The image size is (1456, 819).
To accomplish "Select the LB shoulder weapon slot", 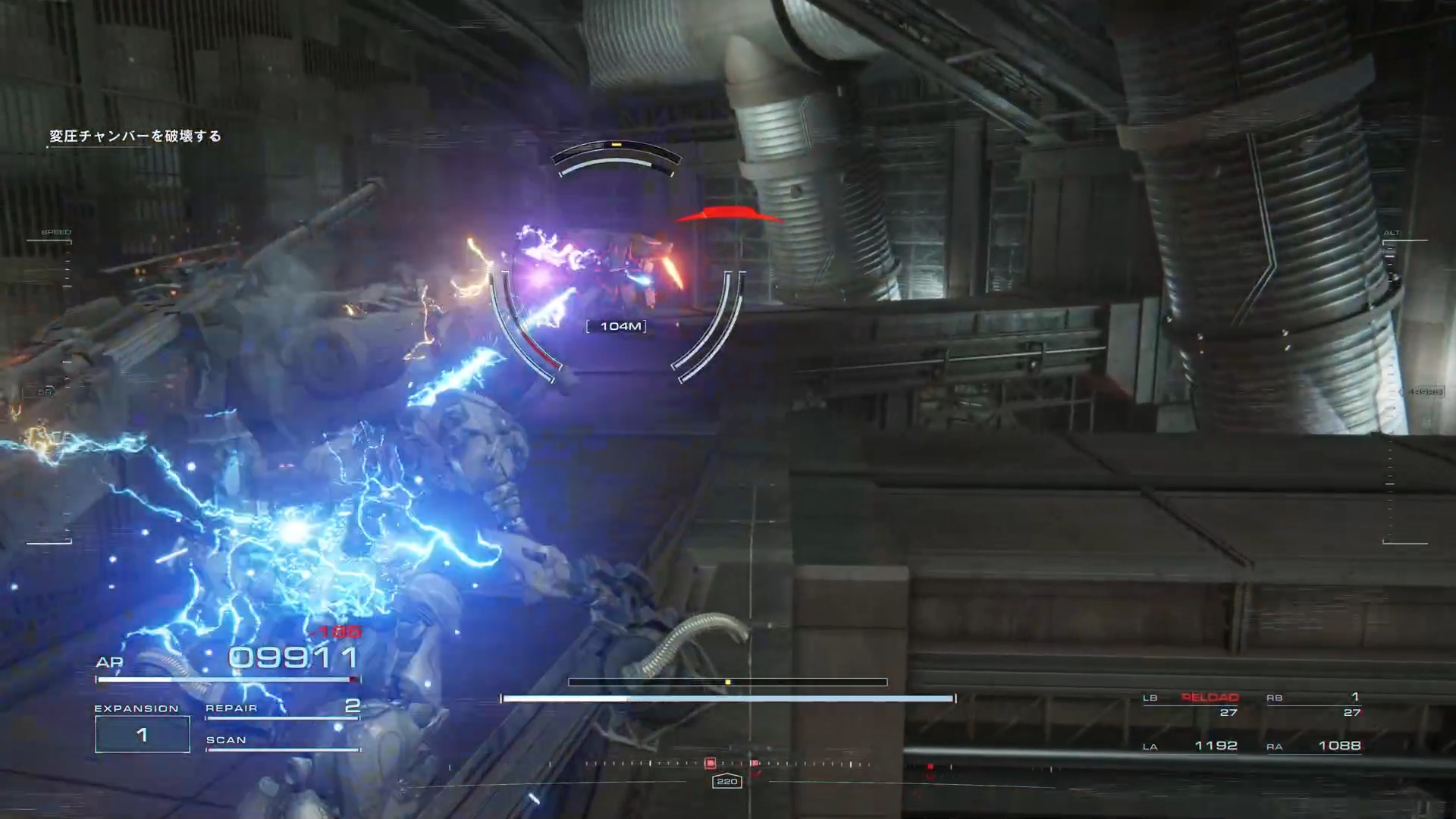I will [x=1192, y=704].
